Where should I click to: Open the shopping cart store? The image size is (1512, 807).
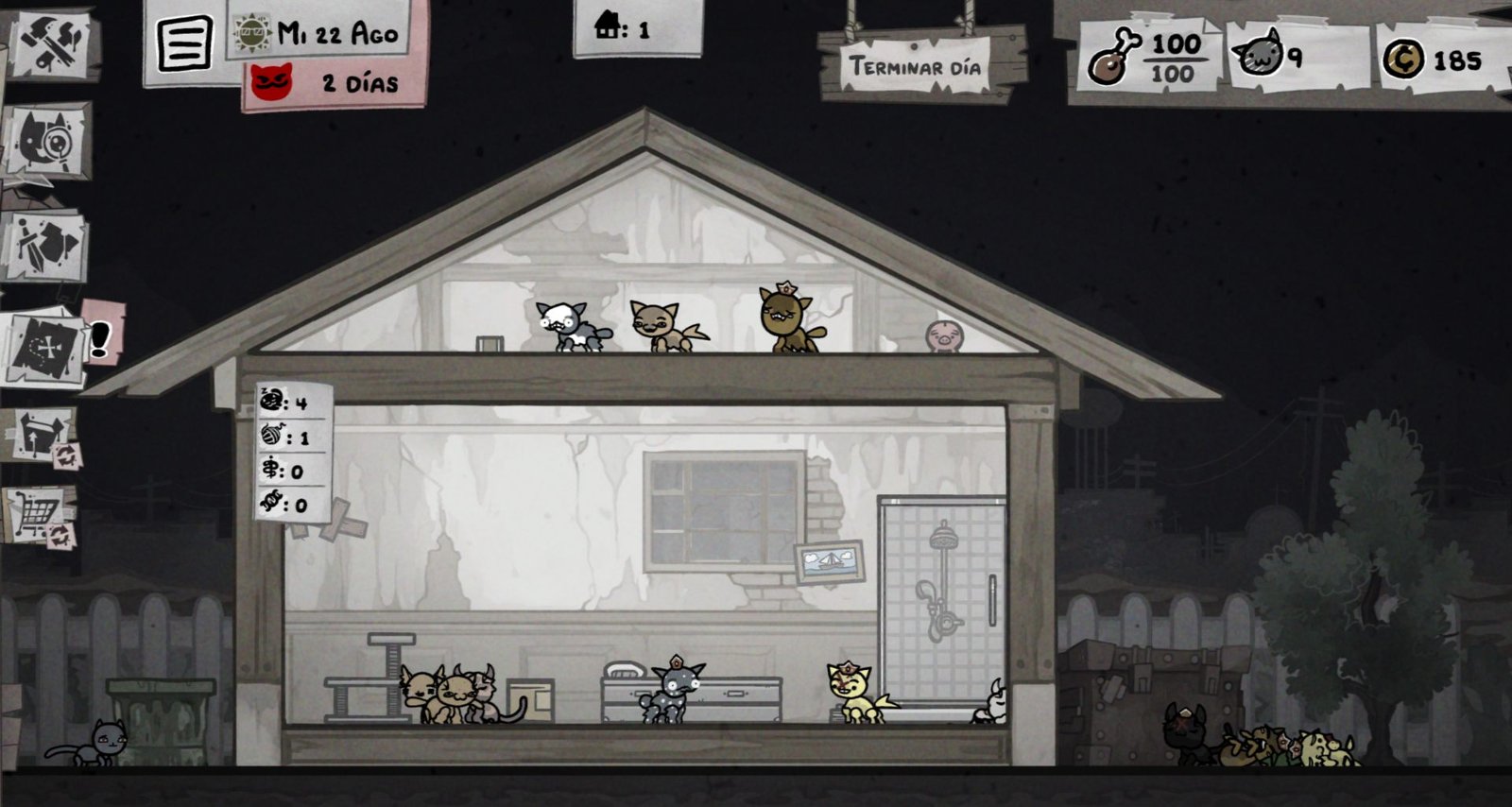(41, 516)
